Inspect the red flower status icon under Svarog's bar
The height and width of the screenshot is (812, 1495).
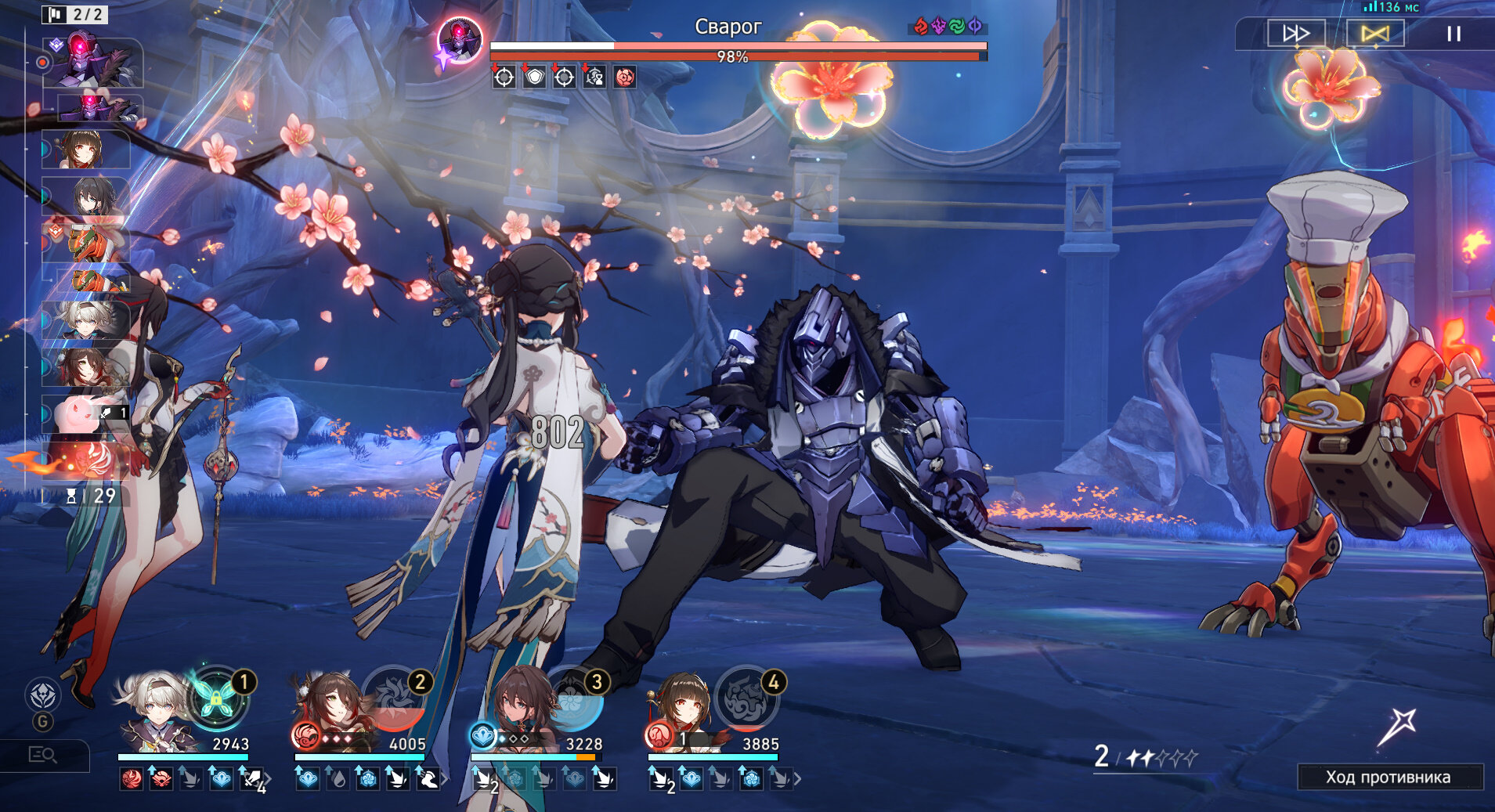pos(624,77)
